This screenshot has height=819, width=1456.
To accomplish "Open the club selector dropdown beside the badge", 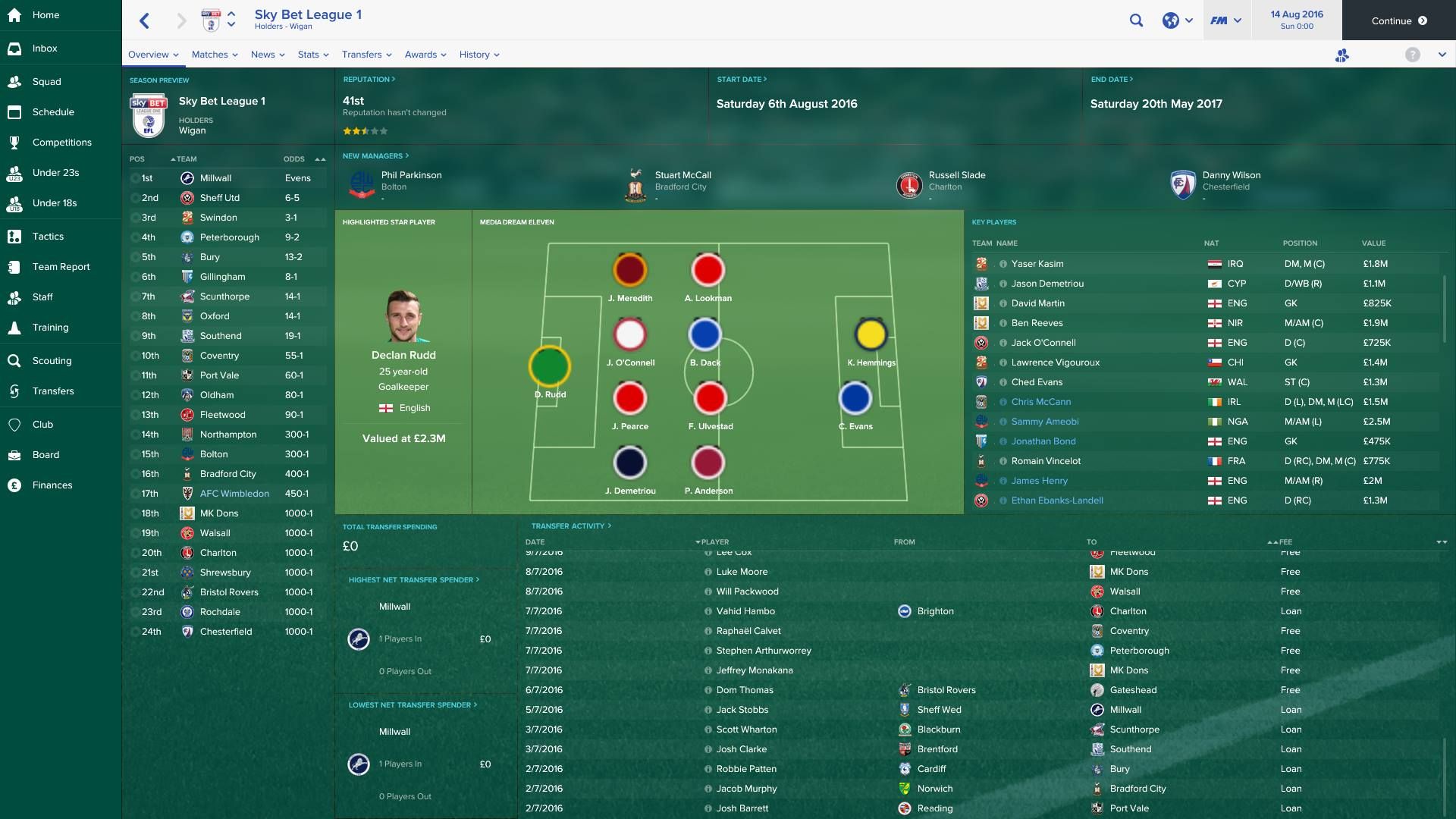I will pos(231,20).
